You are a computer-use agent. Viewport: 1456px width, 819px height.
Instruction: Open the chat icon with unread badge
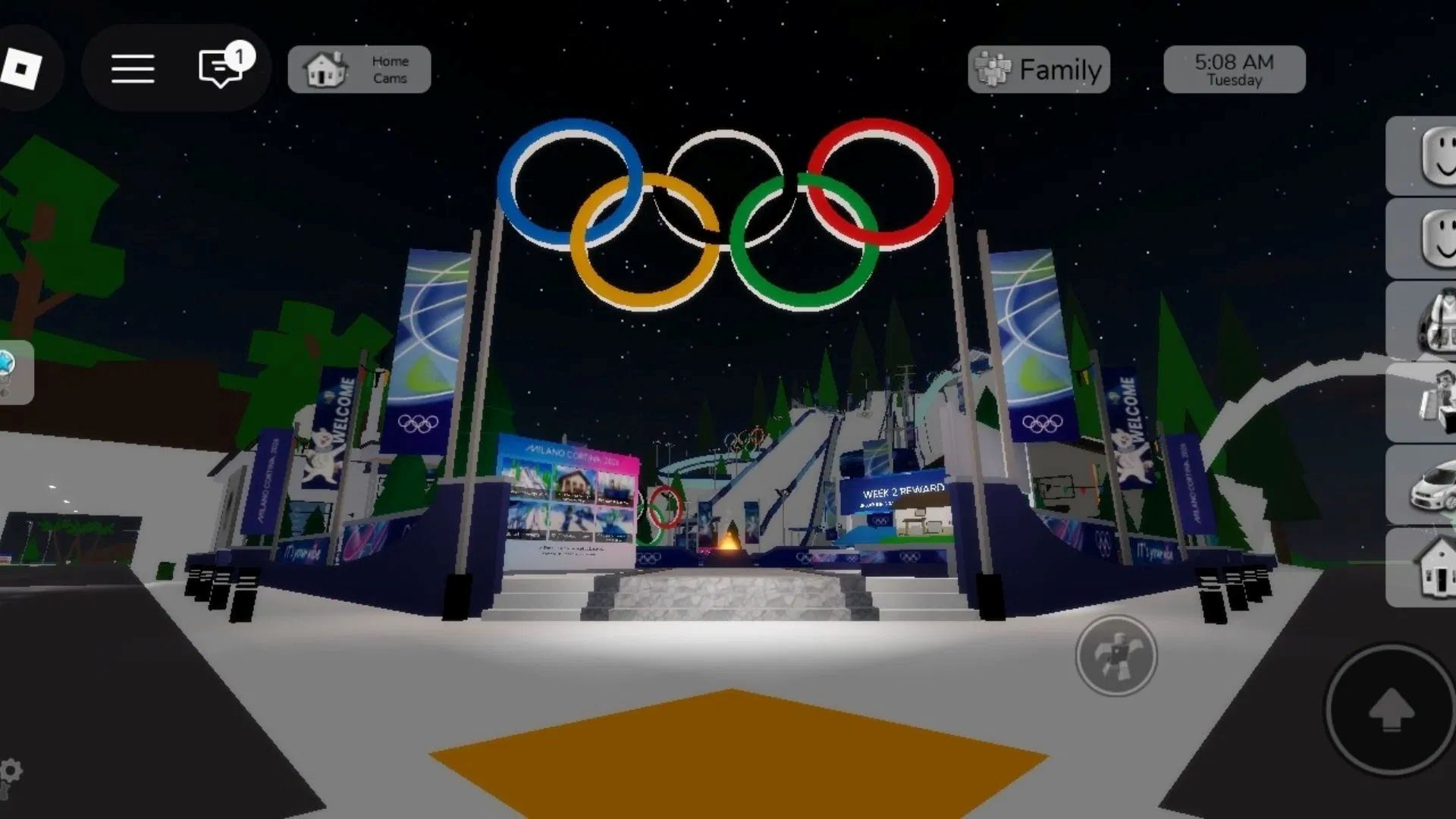[218, 69]
